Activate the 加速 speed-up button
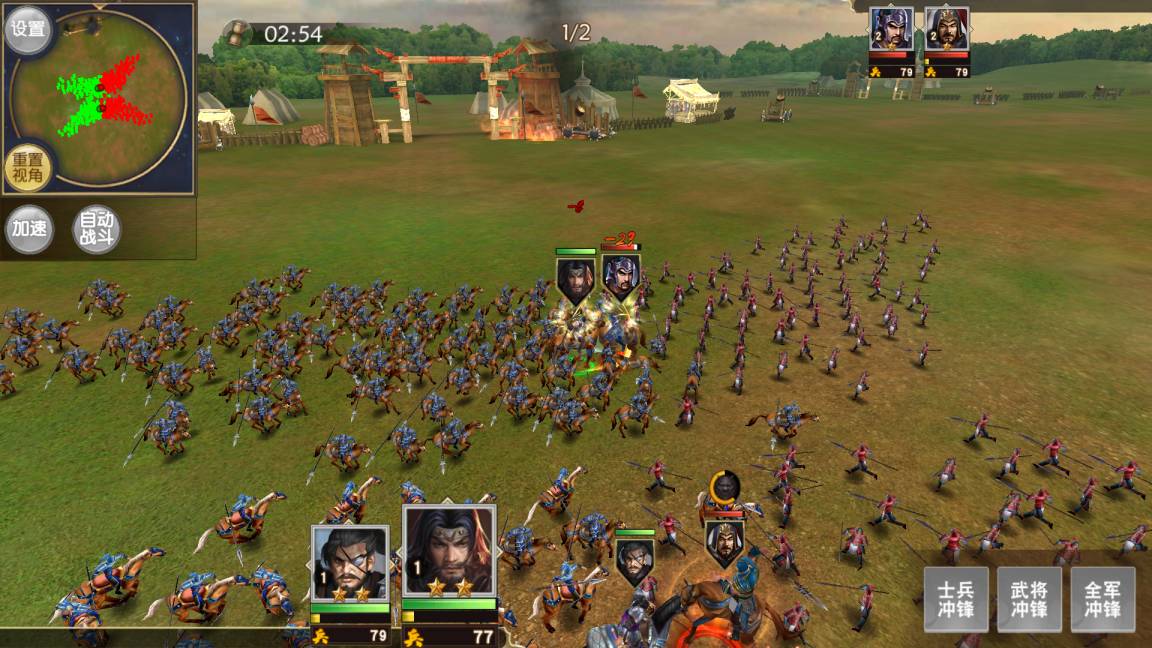Screen dimensions: 1152x648 pyautogui.click(x=29, y=230)
